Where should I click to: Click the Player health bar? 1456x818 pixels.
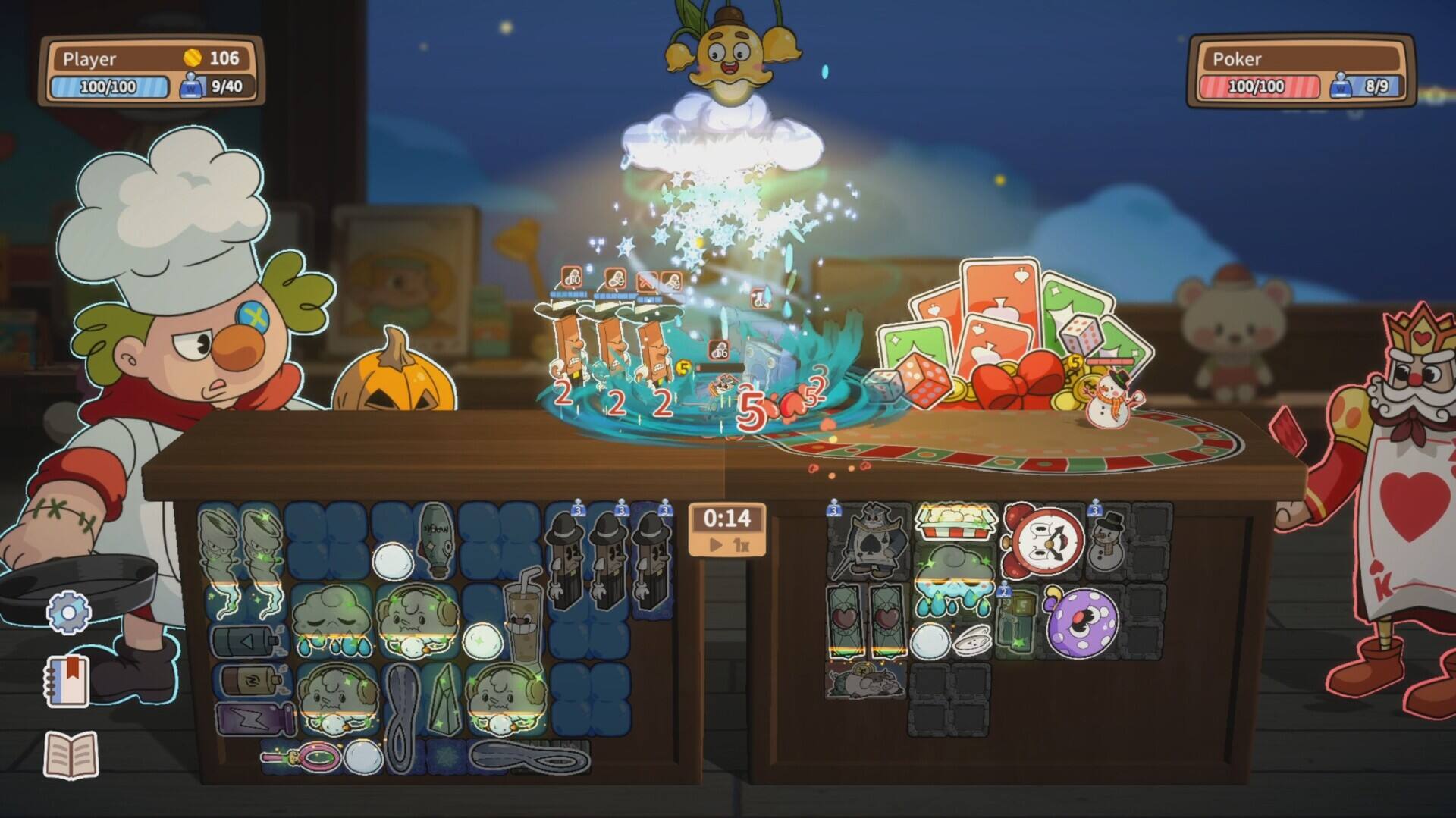pos(110,85)
